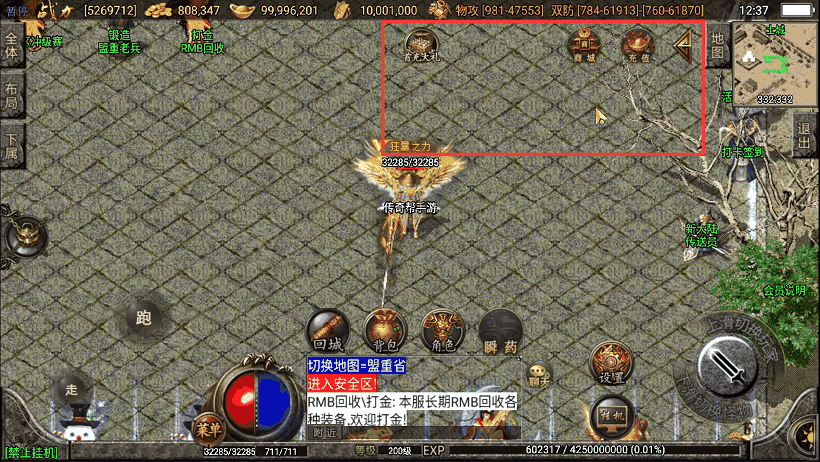Open the 菜单 menu button by the orb
This screenshot has width=820, height=462.
[x=208, y=426]
